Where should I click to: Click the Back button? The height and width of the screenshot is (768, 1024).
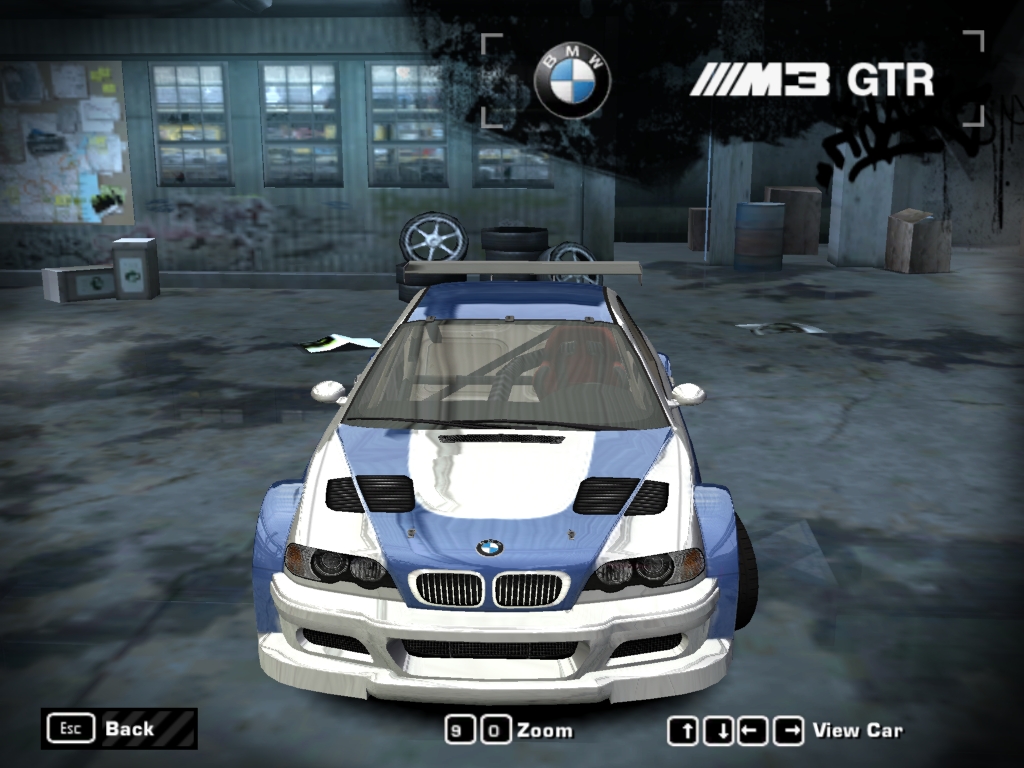[x=118, y=728]
